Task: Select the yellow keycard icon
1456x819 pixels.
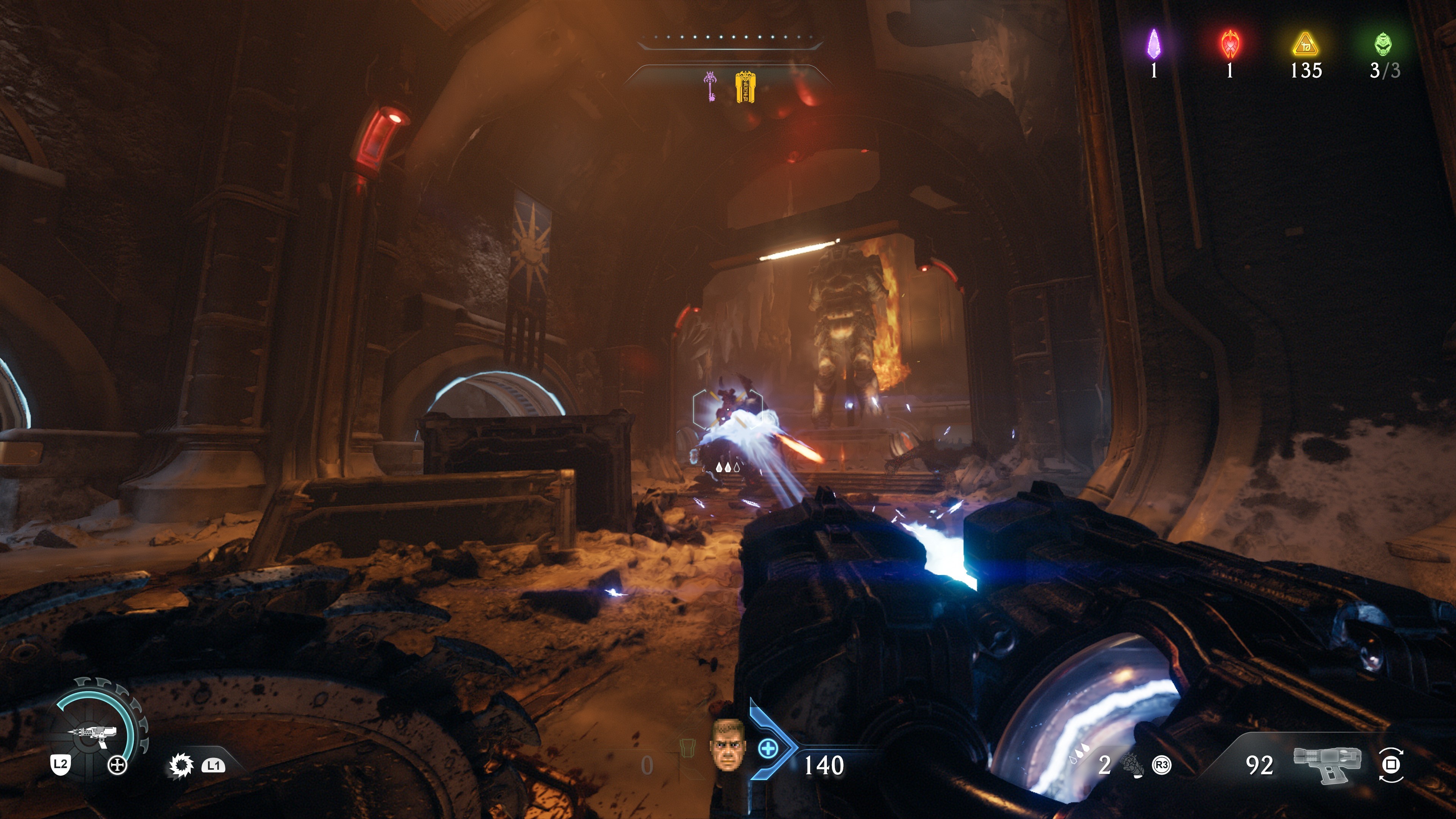Action: pos(745,87)
